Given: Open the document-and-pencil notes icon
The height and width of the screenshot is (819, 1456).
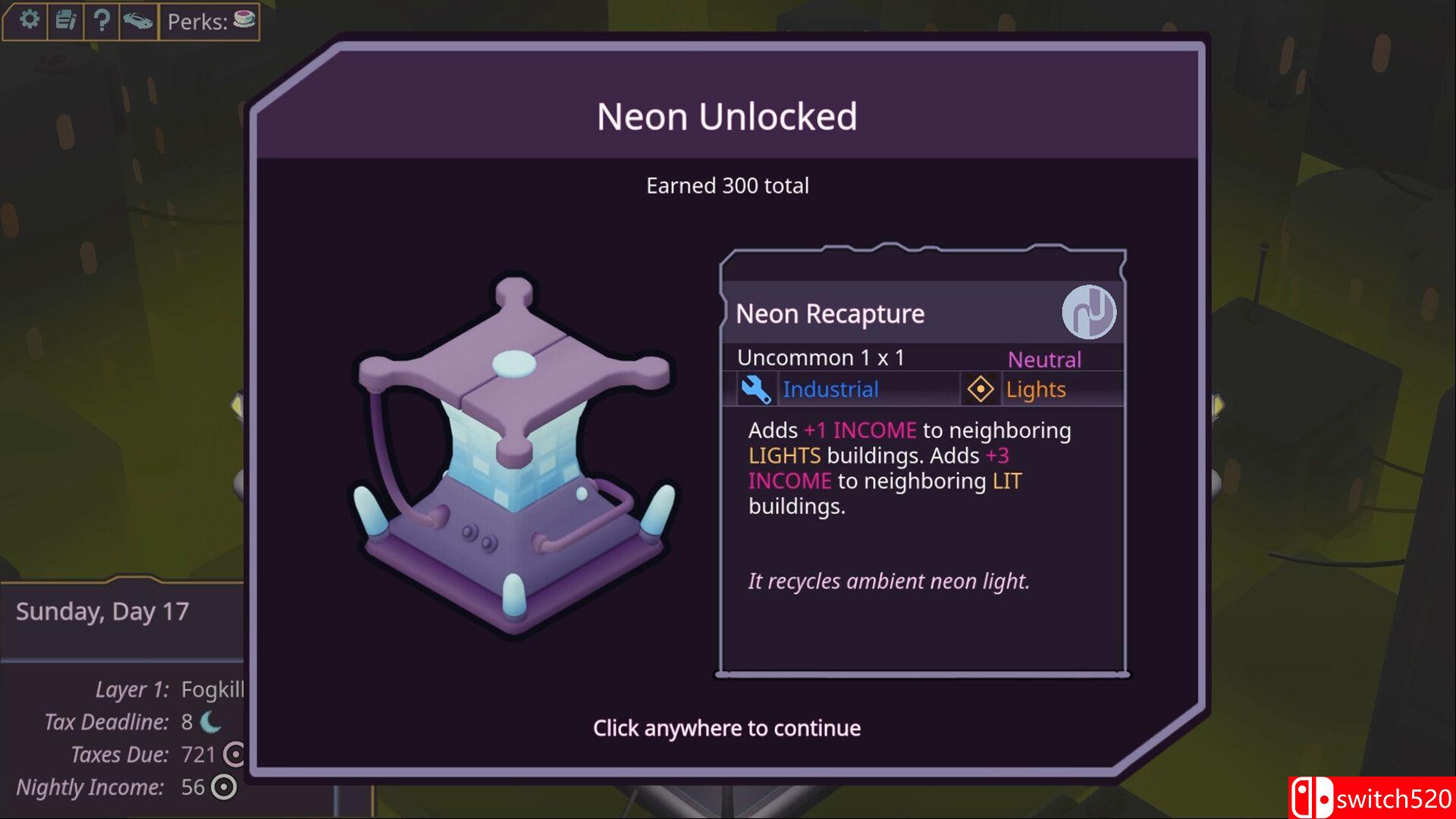Looking at the screenshot, I should (x=66, y=20).
